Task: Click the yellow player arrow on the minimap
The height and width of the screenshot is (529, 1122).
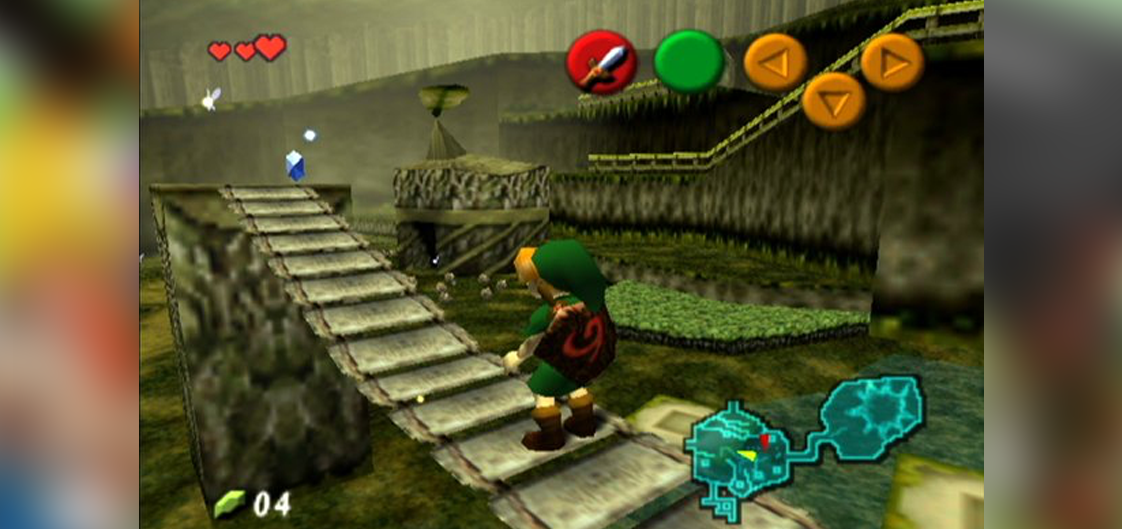Action: click(x=745, y=455)
